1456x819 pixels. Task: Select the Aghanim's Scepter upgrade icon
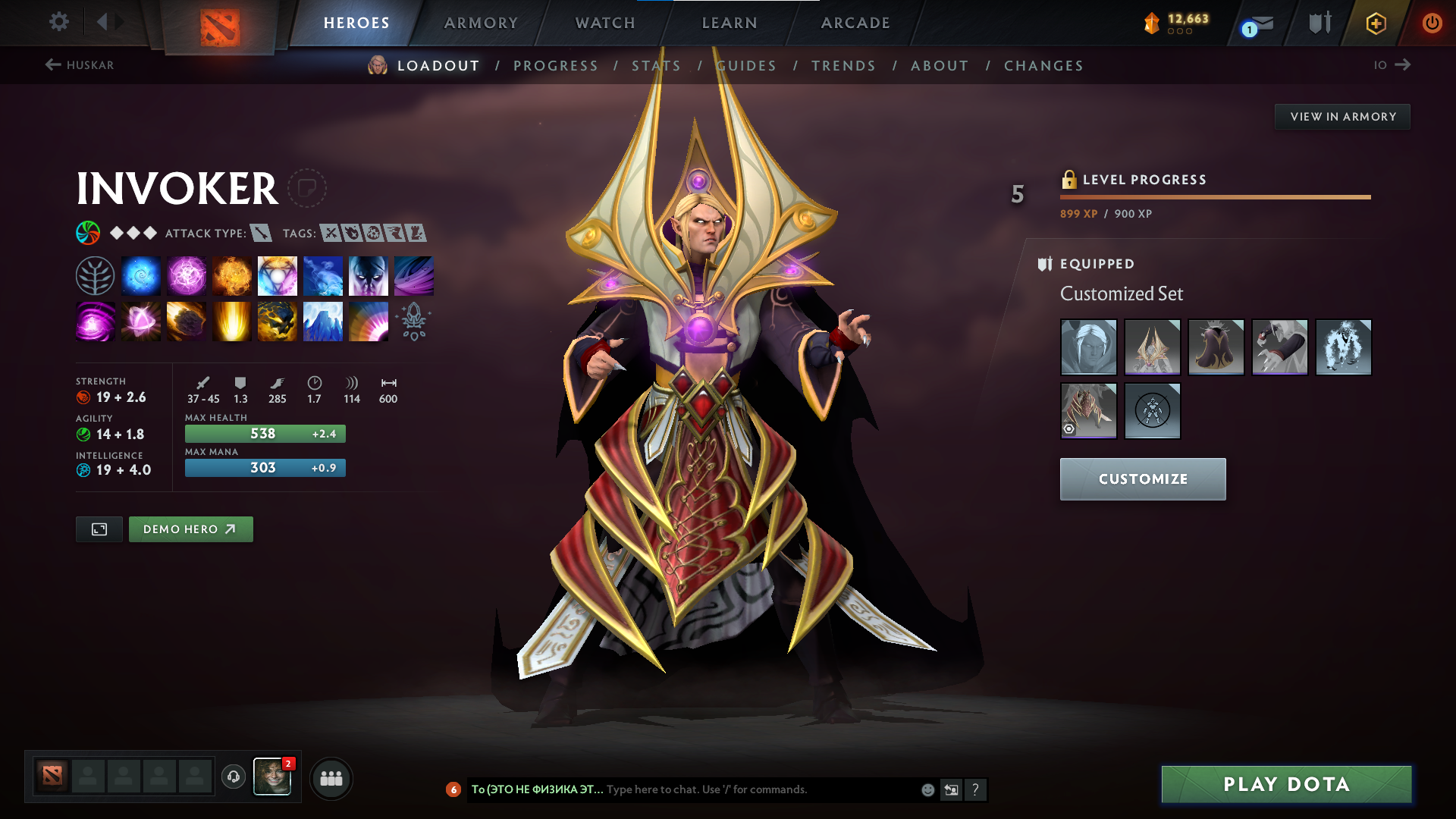[x=413, y=321]
